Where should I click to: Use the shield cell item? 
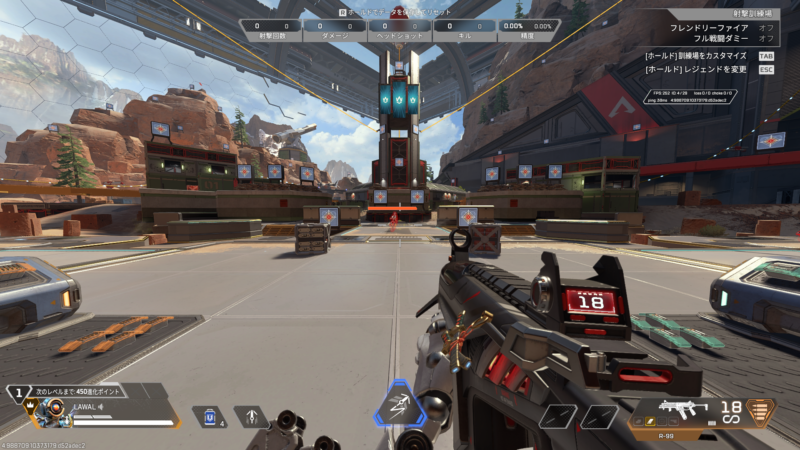click(207, 416)
